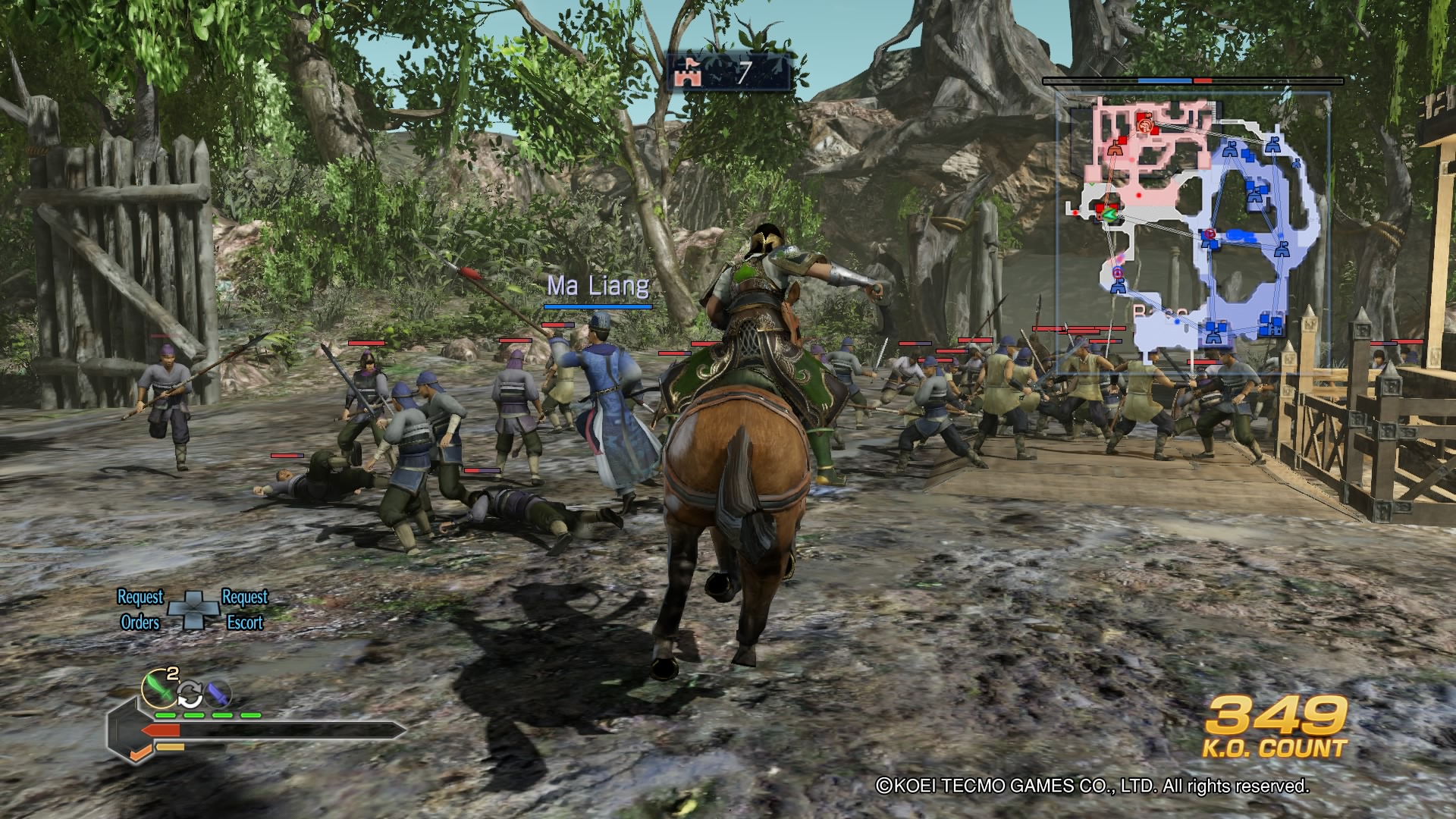This screenshot has width=1456, height=819.
Task: Click the red enemy commander marker on minimap
Action: [x=1146, y=124]
